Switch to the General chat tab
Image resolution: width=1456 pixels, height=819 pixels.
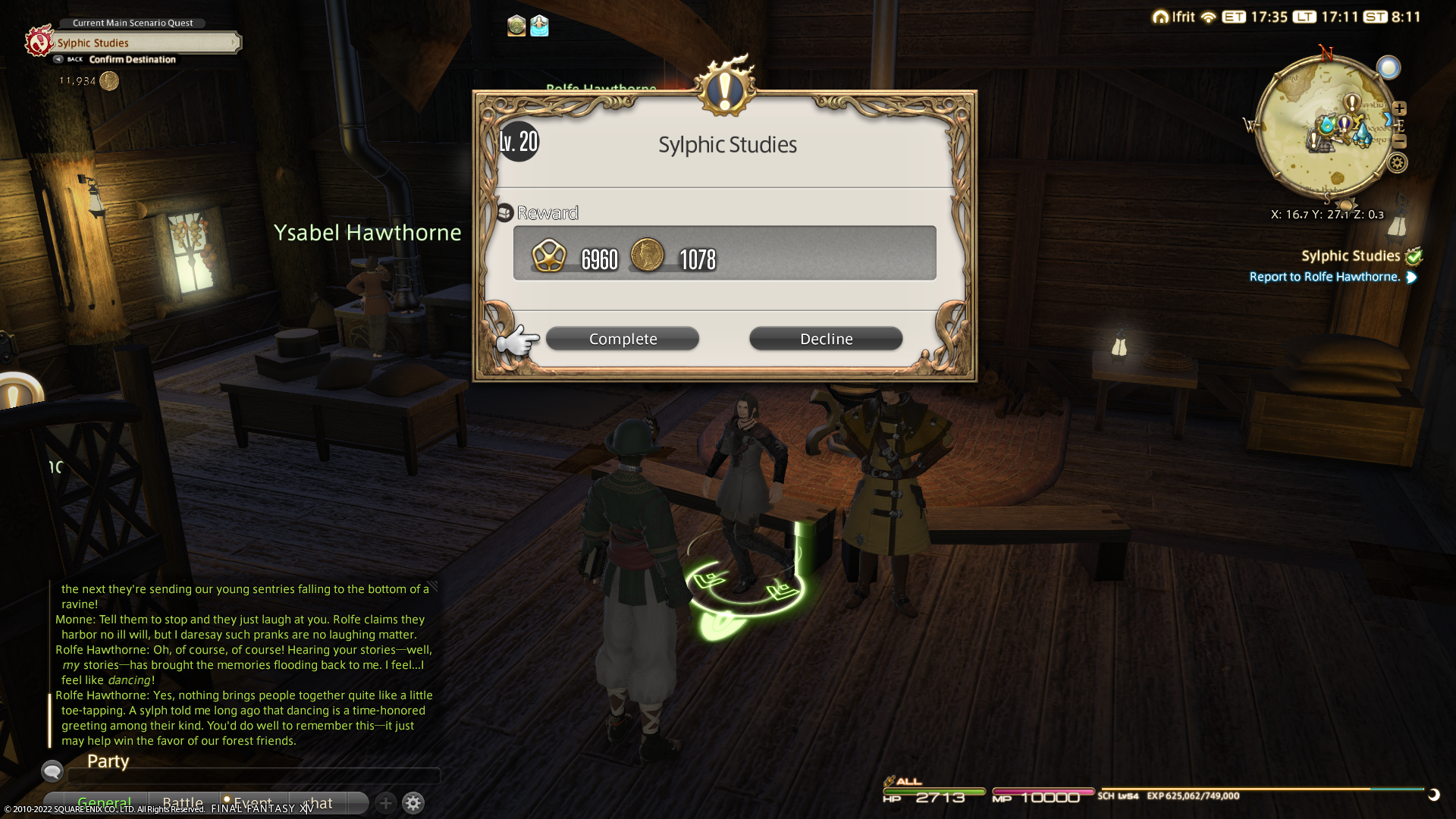coord(104,802)
